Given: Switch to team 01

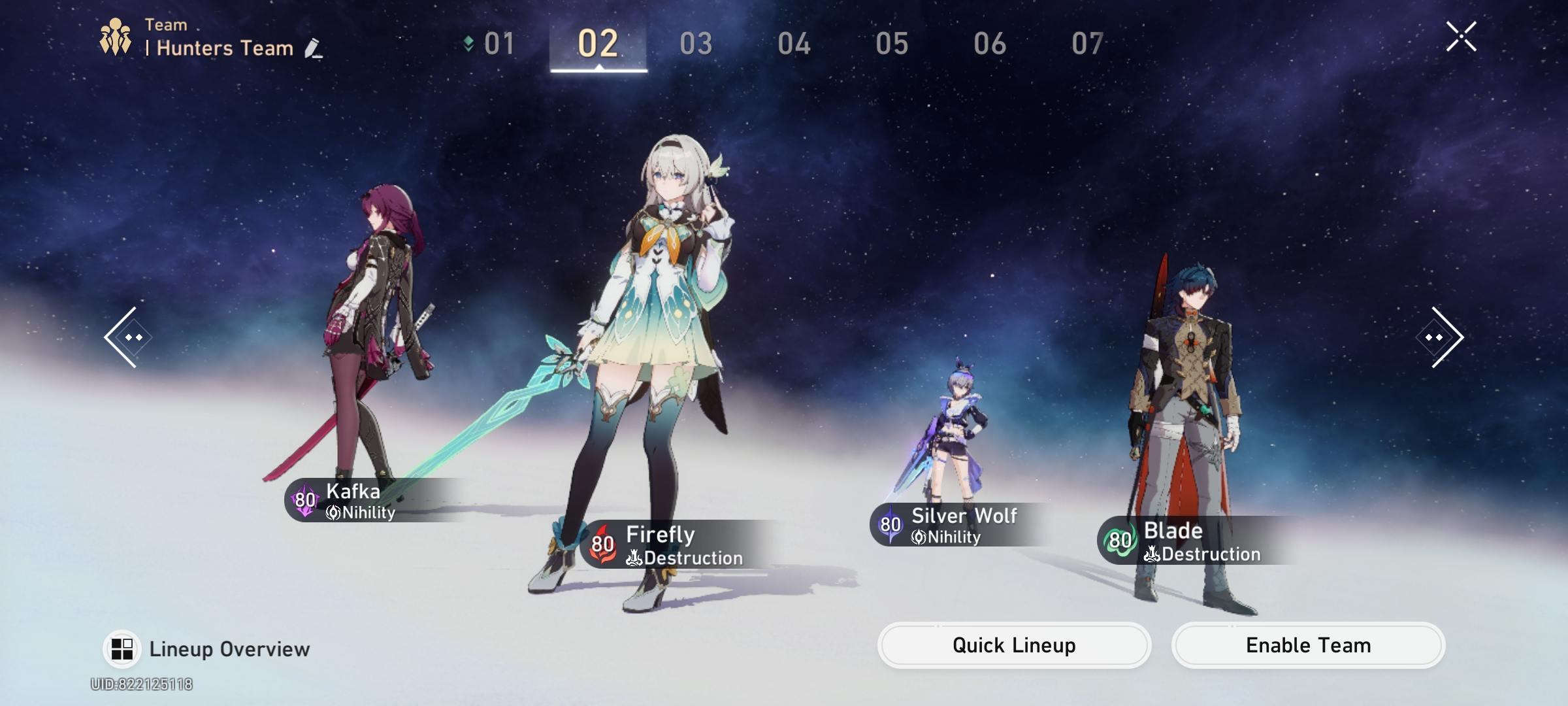Looking at the screenshot, I should tap(498, 42).
